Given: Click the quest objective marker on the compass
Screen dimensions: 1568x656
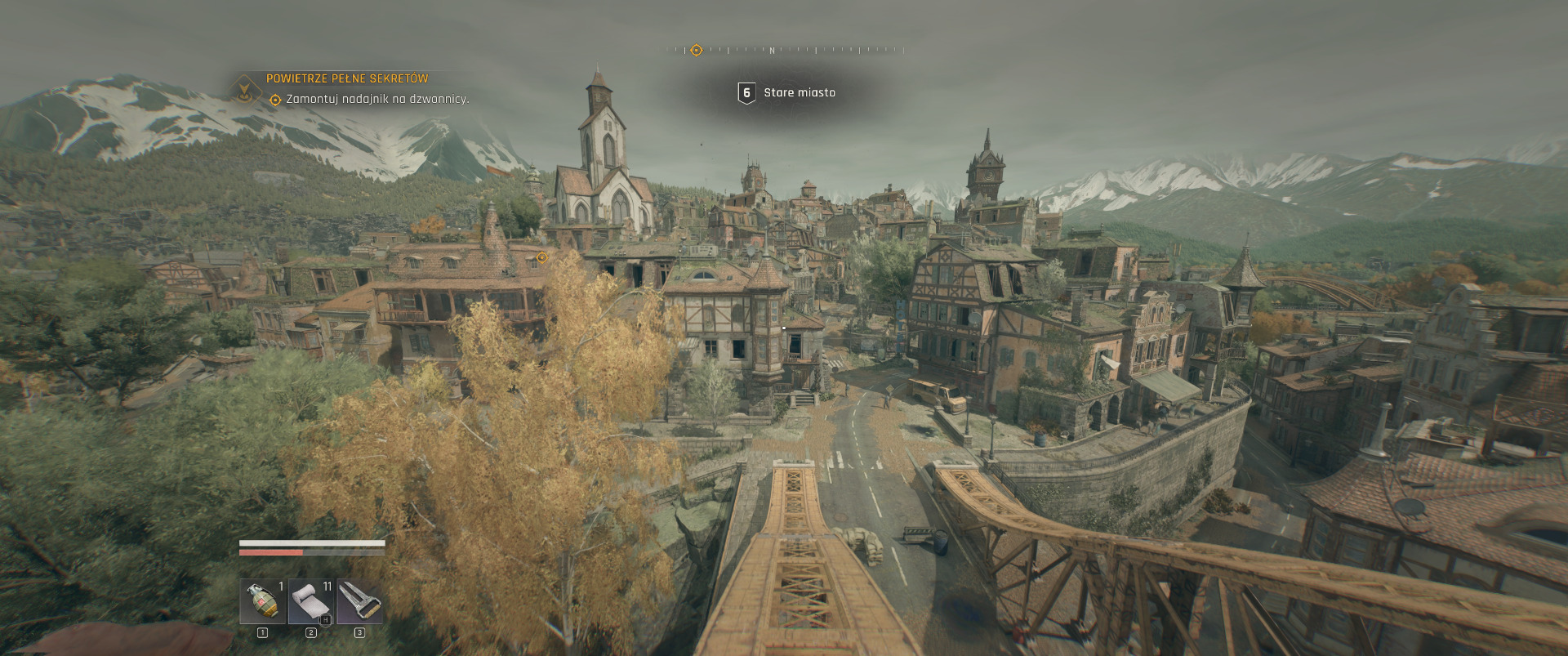Looking at the screenshot, I should (696, 51).
